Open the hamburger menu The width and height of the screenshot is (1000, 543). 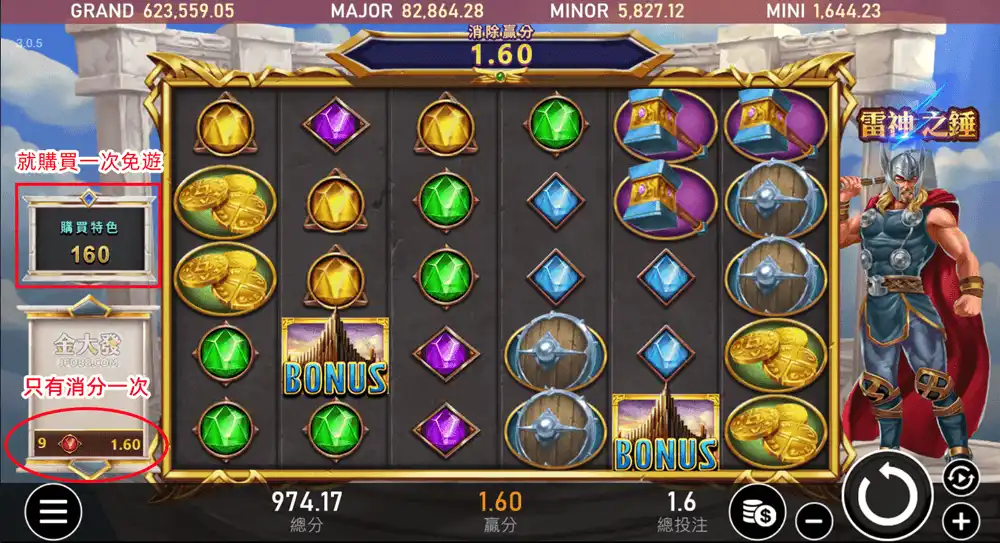(x=52, y=512)
